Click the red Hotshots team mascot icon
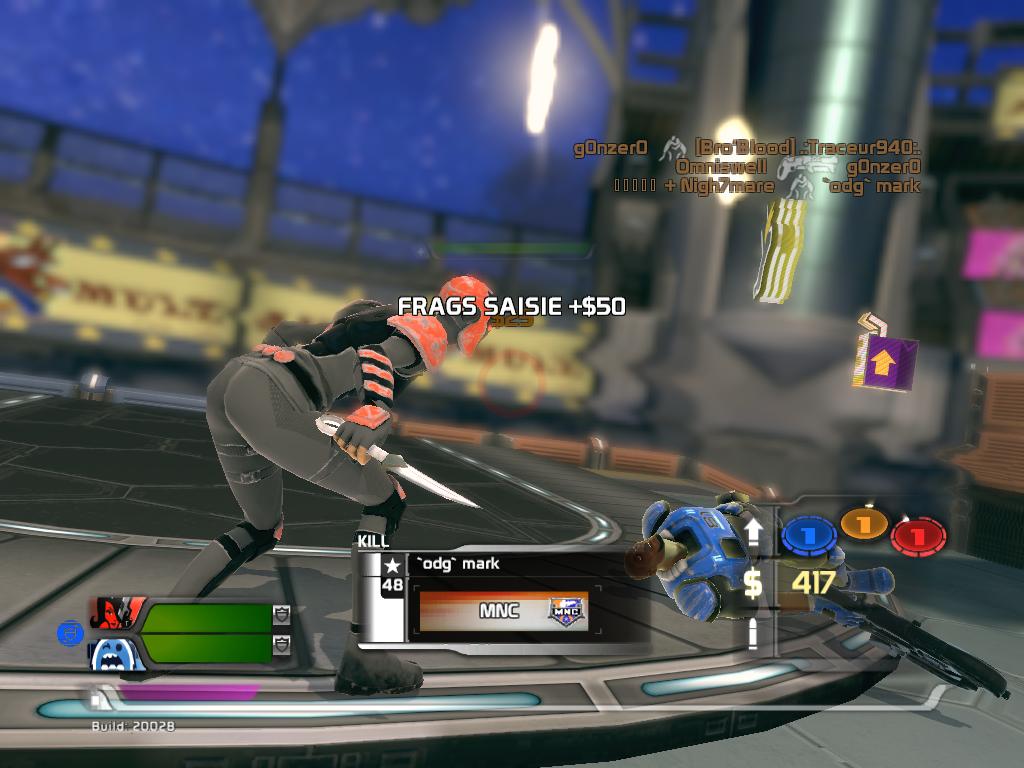This screenshot has width=1024, height=768. tap(118, 614)
